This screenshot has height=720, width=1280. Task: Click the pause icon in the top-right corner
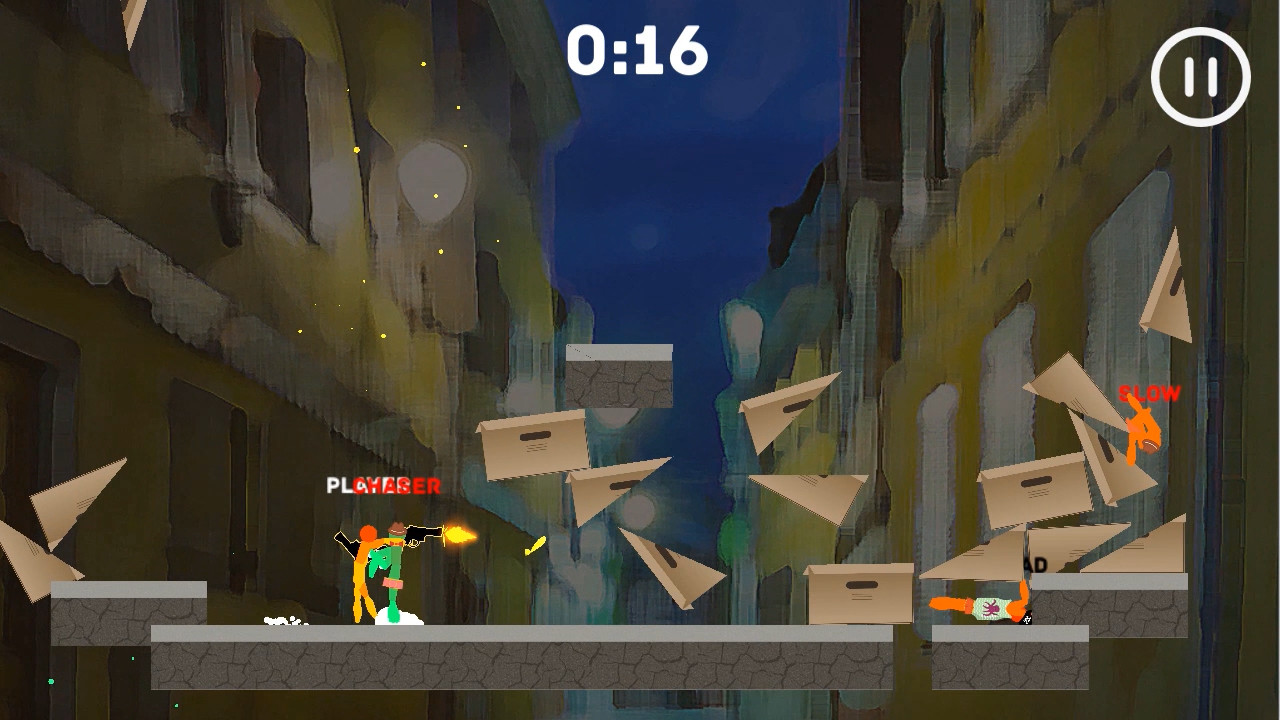point(1201,75)
